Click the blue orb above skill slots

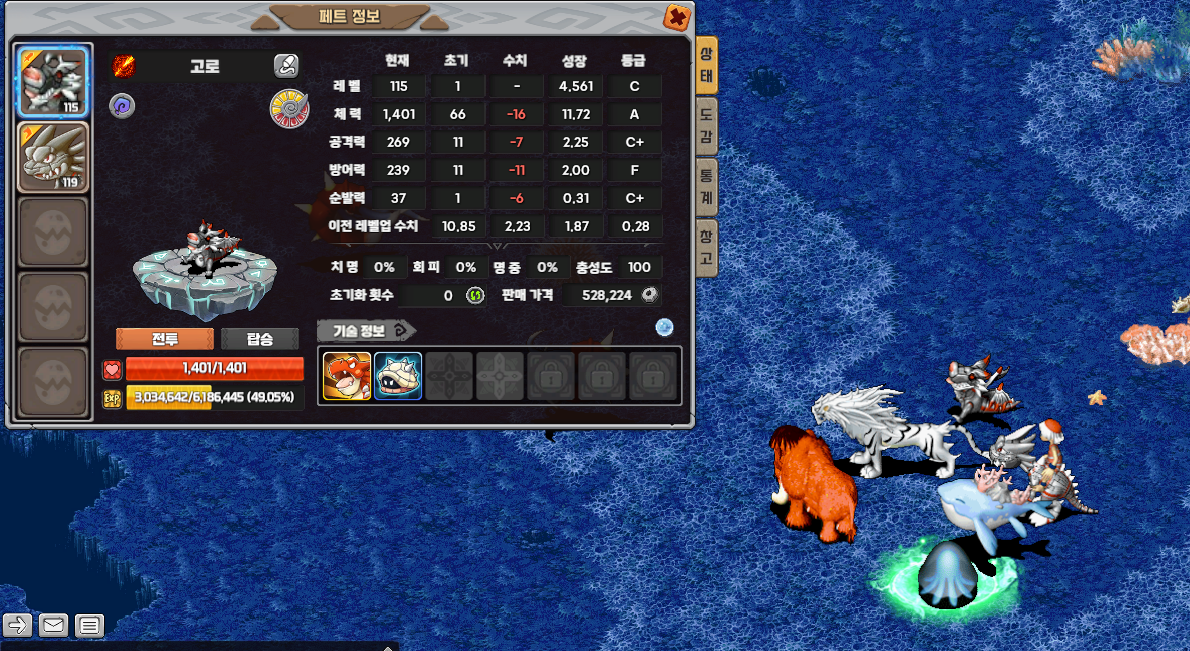tap(664, 327)
